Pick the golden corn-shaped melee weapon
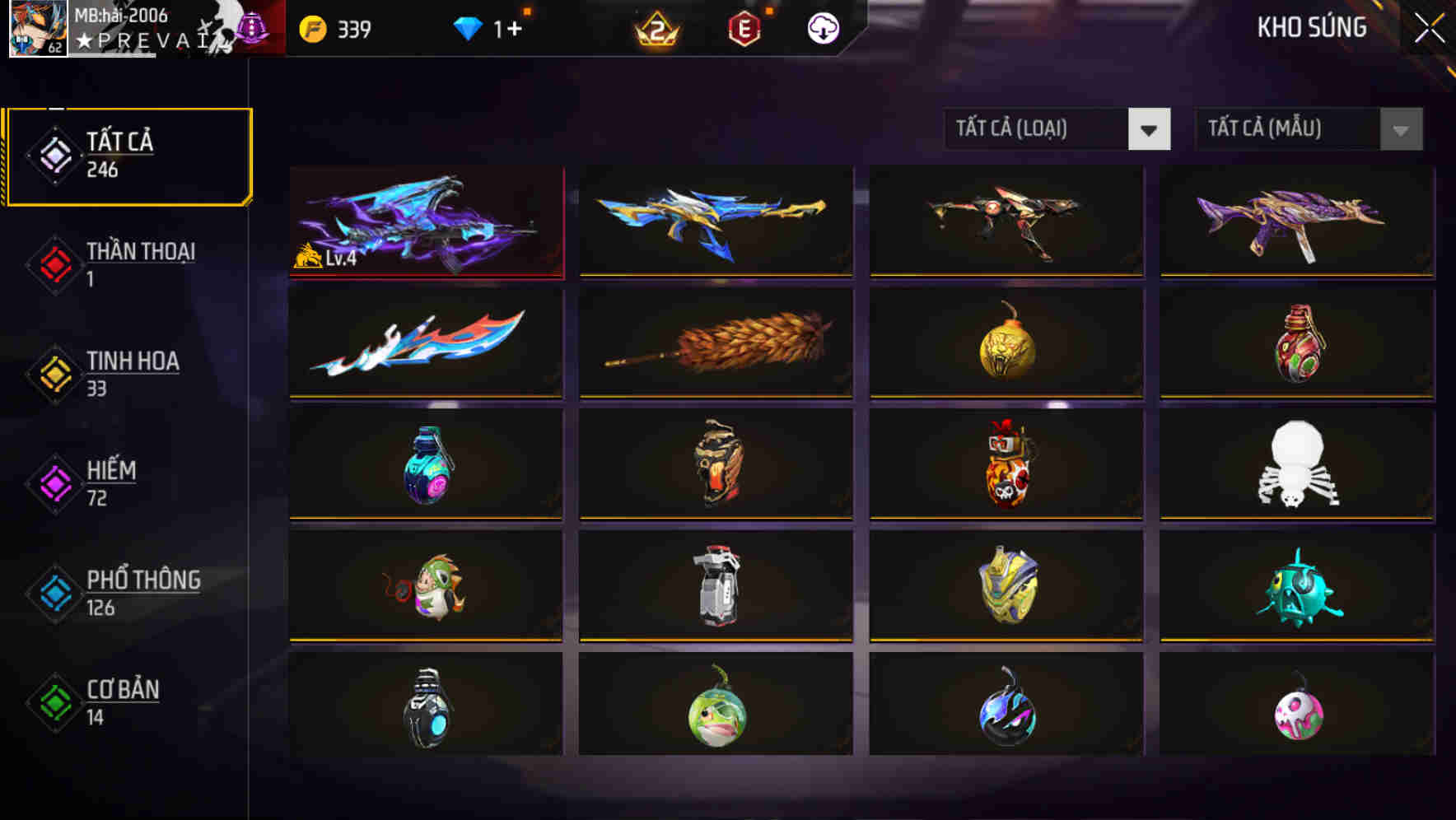This screenshot has width=1456, height=820. [716, 342]
